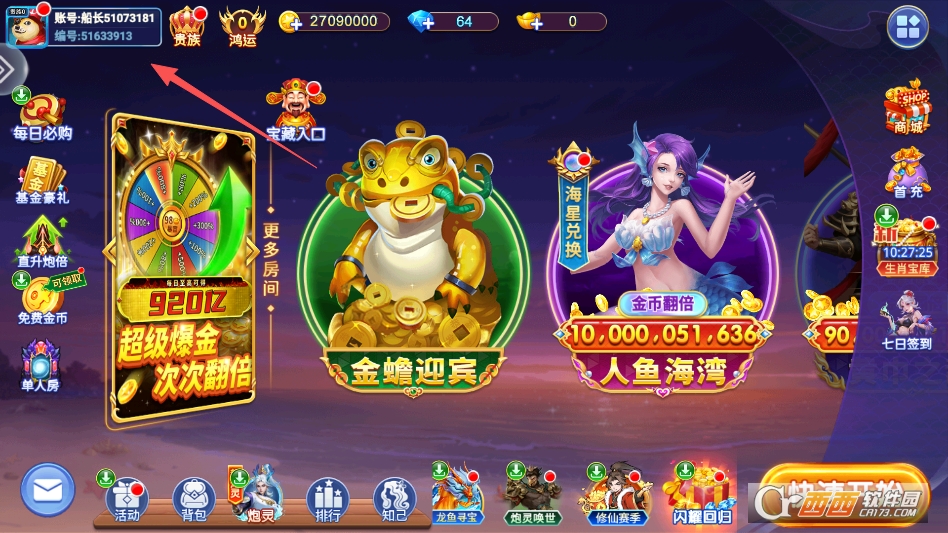Image resolution: width=948 pixels, height=533 pixels.
Task: Add gold coins with the plus icon
Action: pos(290,22)
